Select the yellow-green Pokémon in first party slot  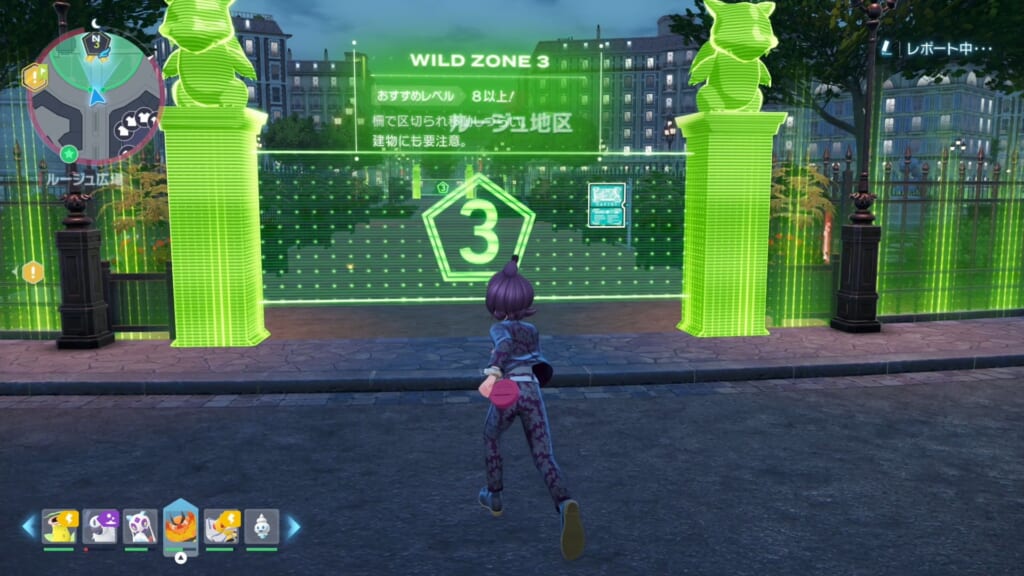tap(59, 526)
